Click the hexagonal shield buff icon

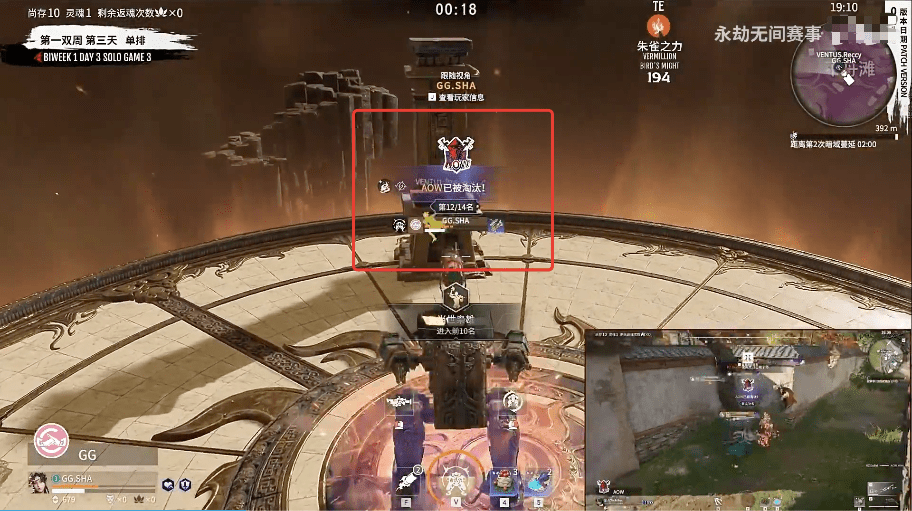coord(186,483)
